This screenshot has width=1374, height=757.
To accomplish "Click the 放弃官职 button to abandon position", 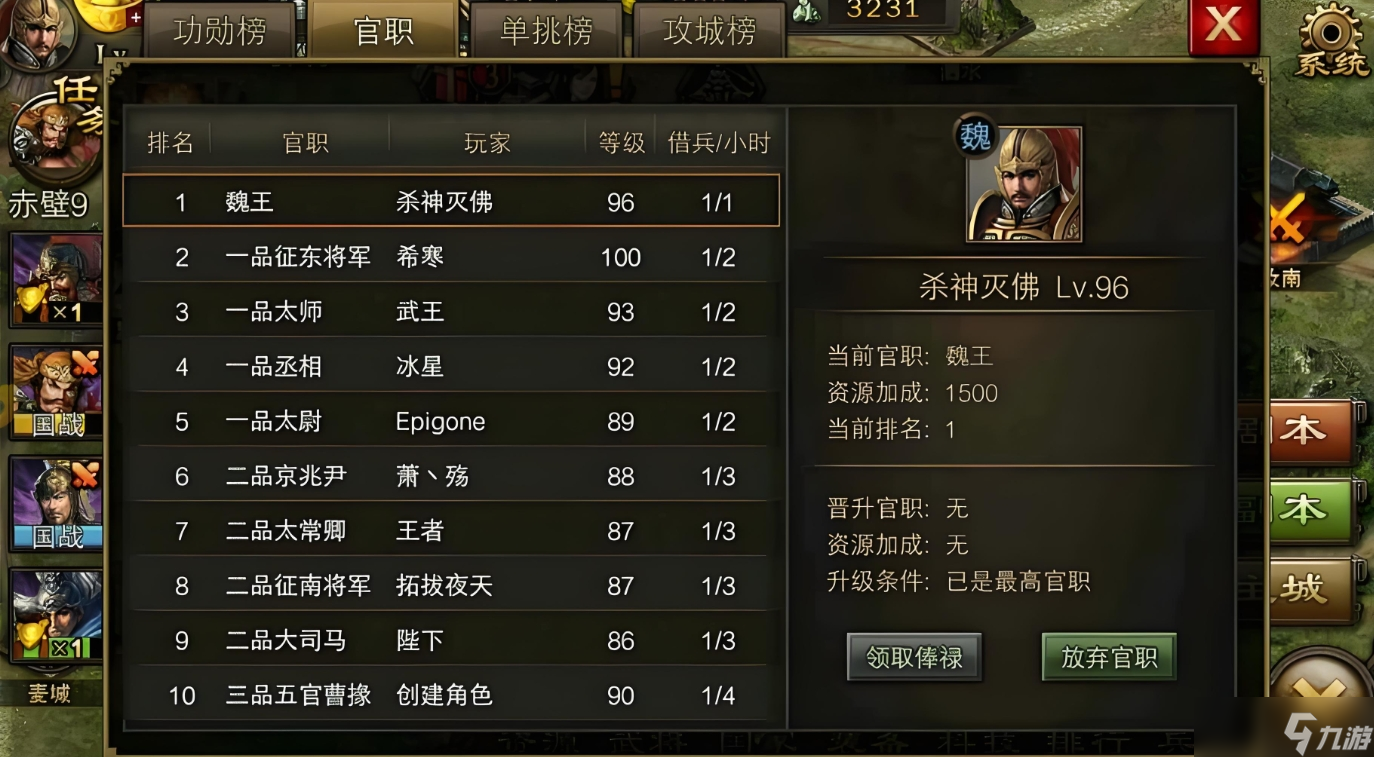I will [1108, 657].
